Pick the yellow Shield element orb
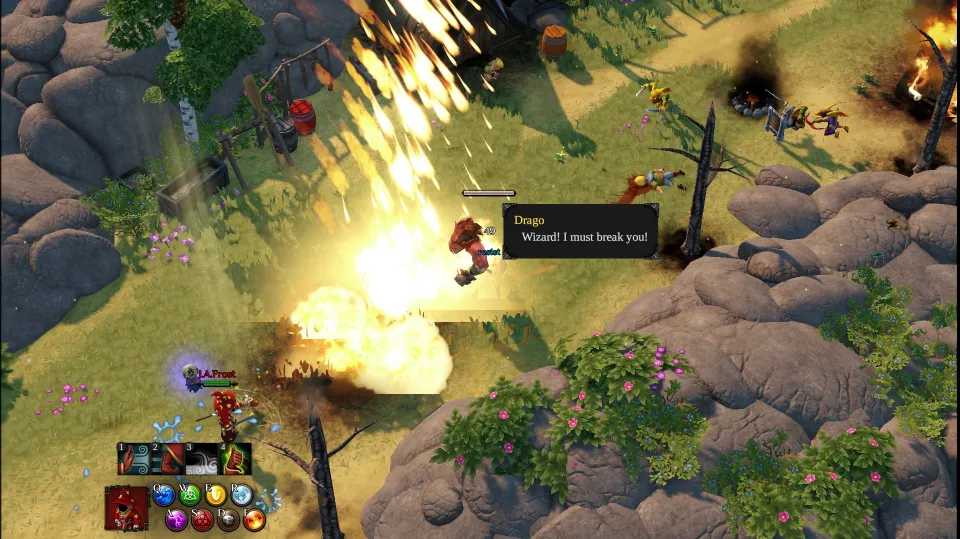 216,494
